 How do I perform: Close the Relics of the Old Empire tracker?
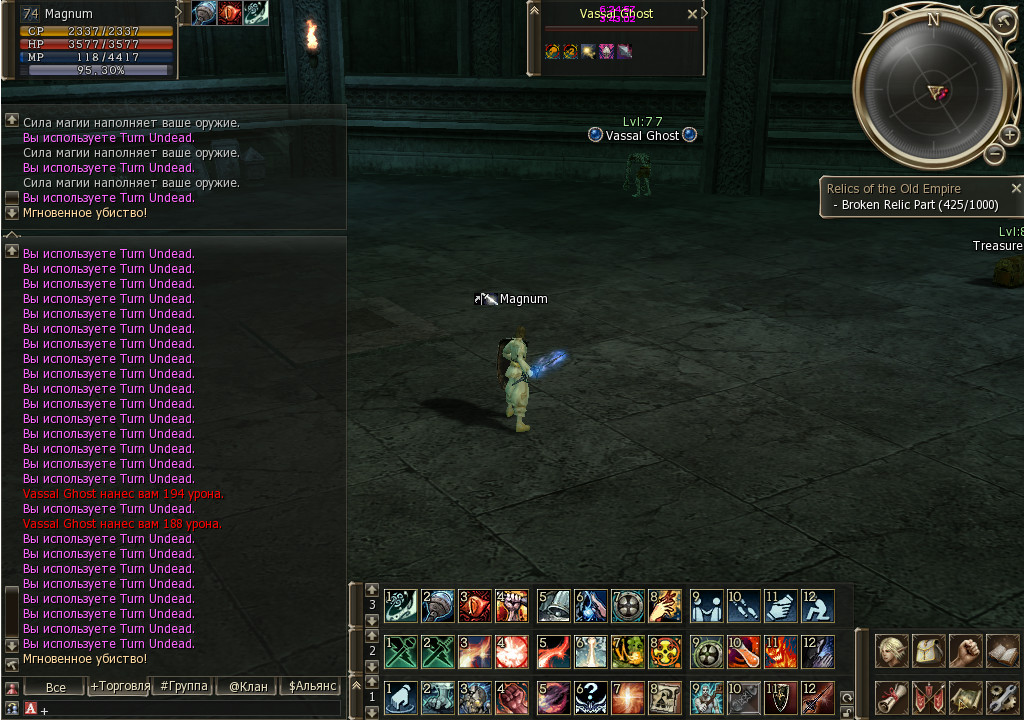coord(1016,188)
